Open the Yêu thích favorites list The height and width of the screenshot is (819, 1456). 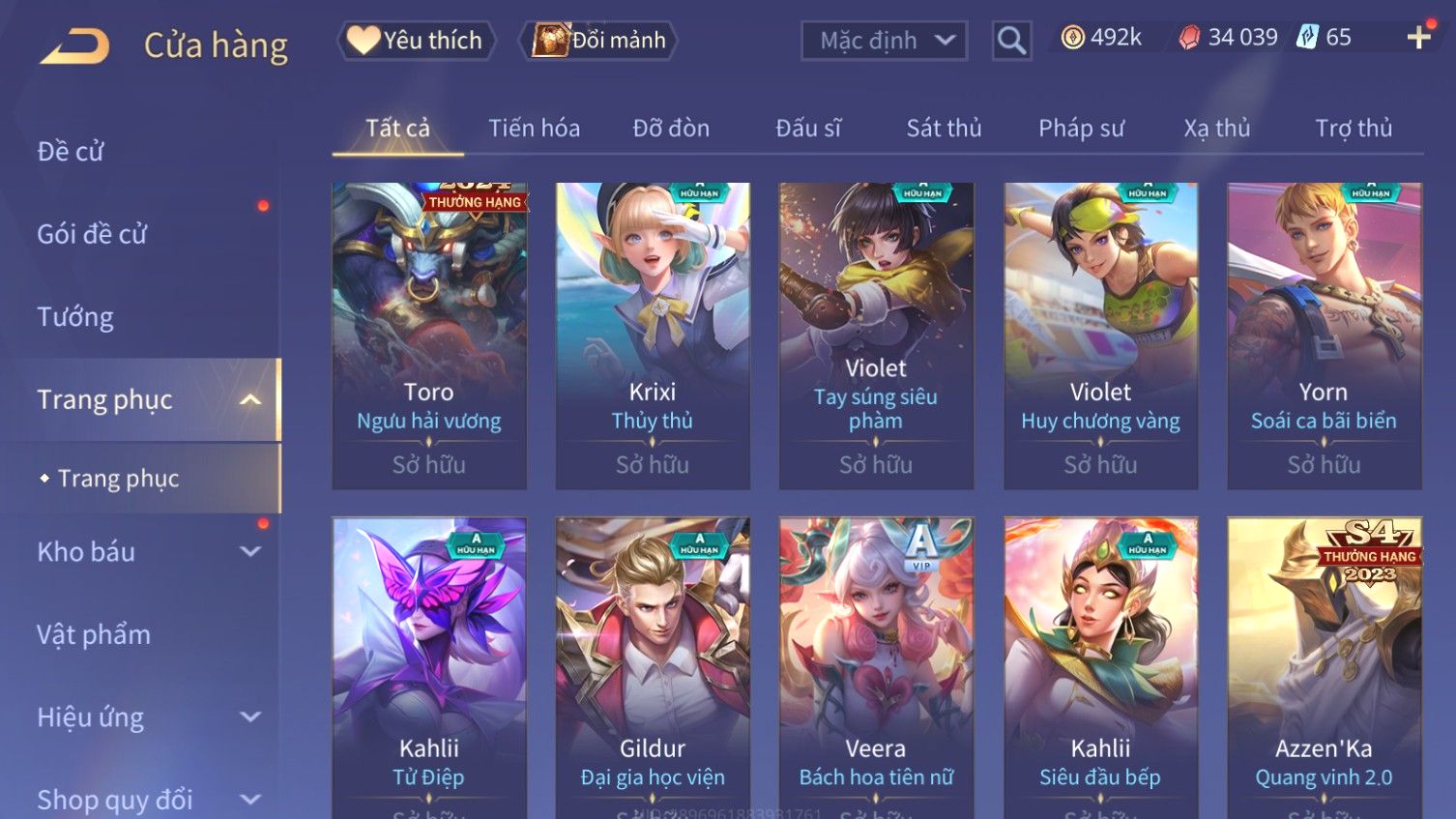(x=416, y=41)
